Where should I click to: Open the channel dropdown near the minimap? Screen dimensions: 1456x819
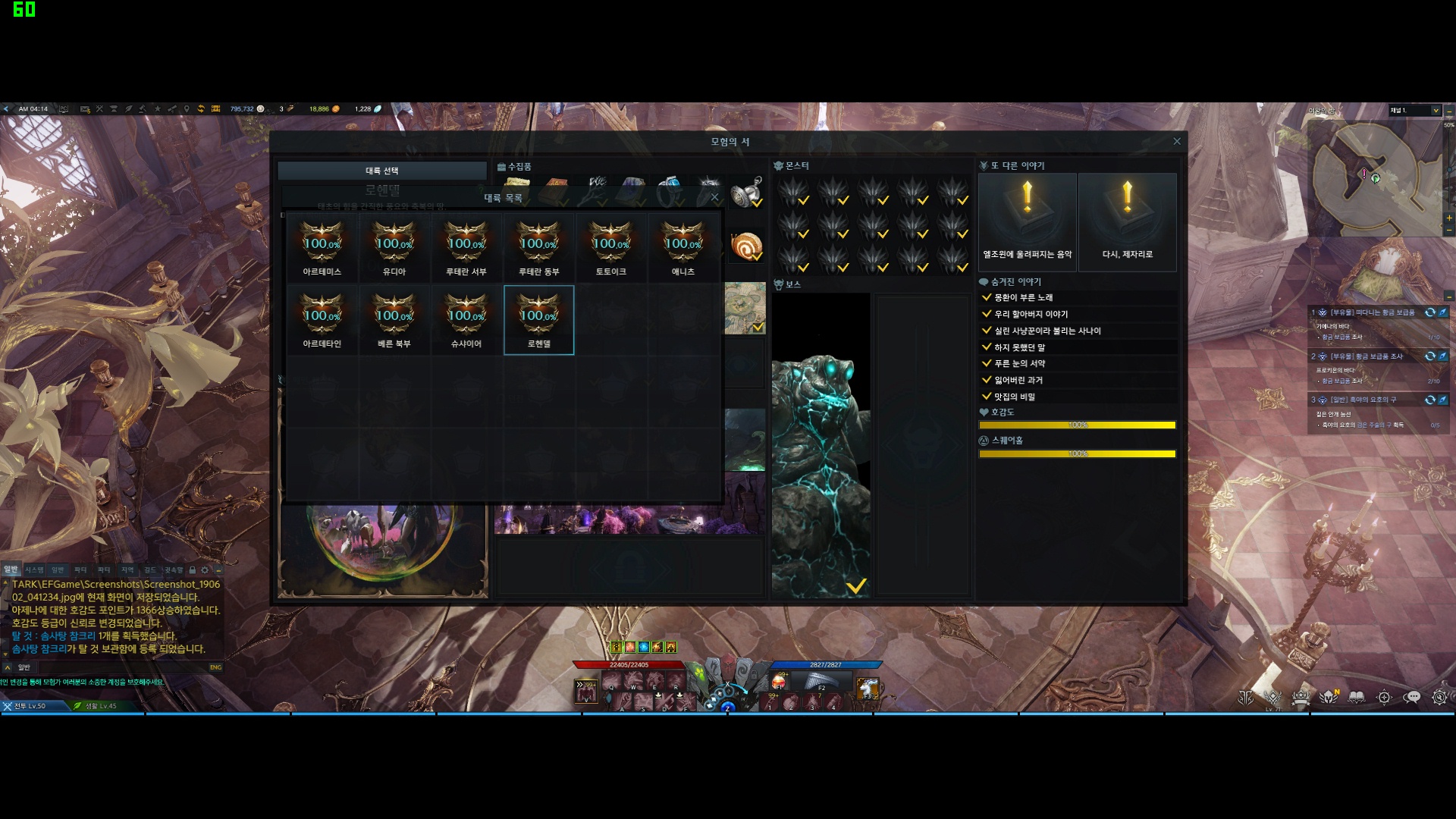point(1436,111)
